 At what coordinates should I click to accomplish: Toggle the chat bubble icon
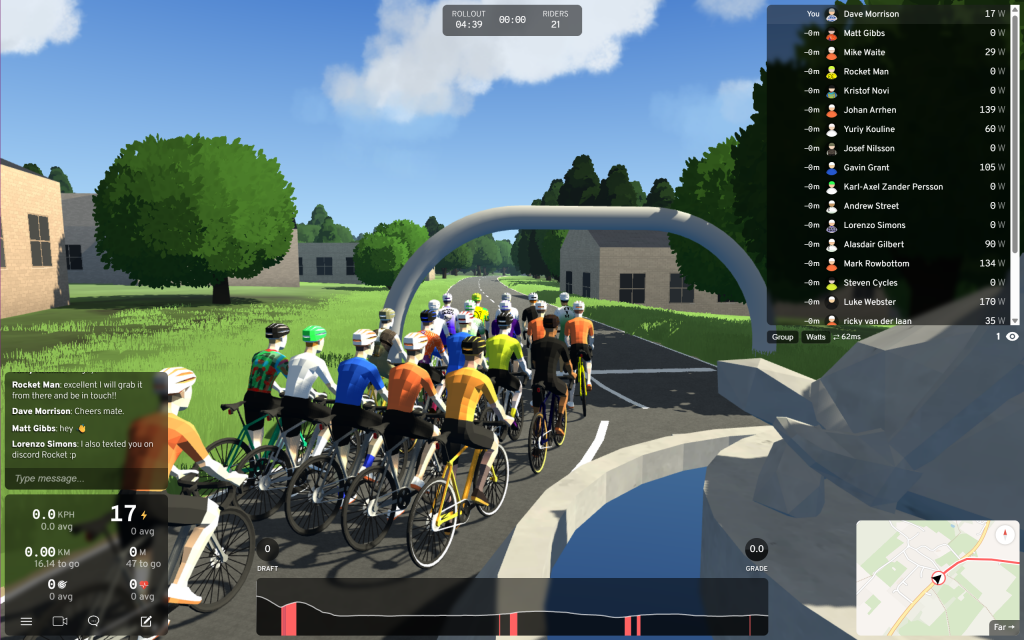[94, 621]
